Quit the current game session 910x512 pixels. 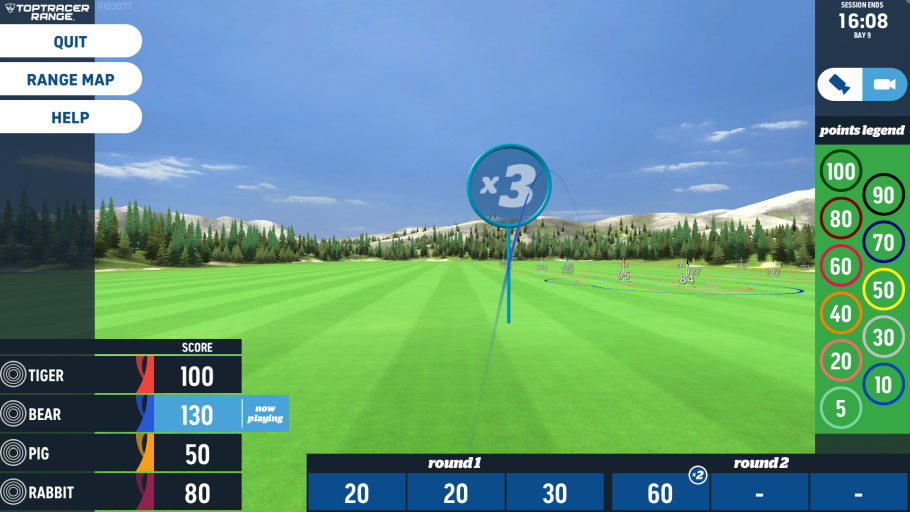[70, 42]
